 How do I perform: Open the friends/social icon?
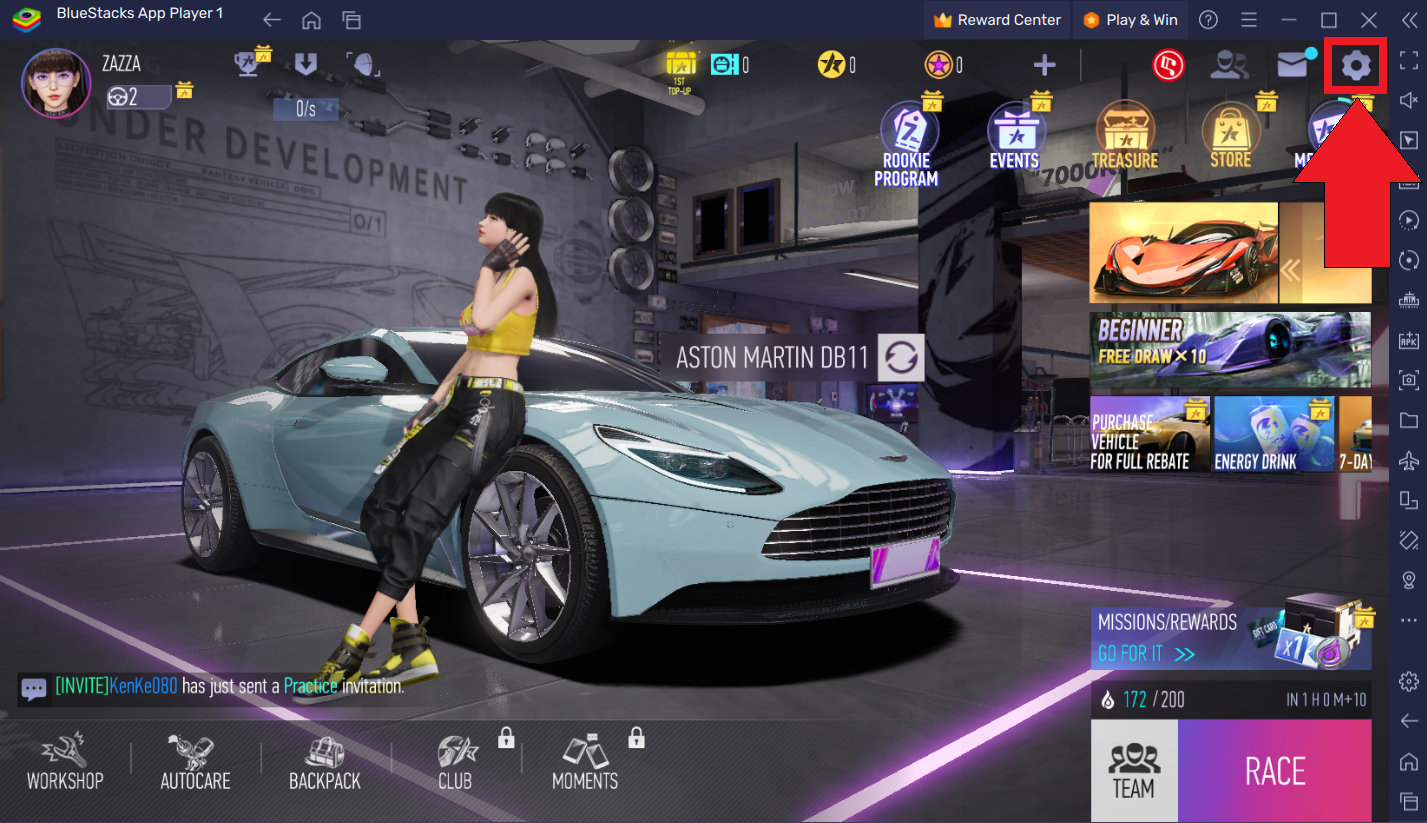click(1229, 64)
